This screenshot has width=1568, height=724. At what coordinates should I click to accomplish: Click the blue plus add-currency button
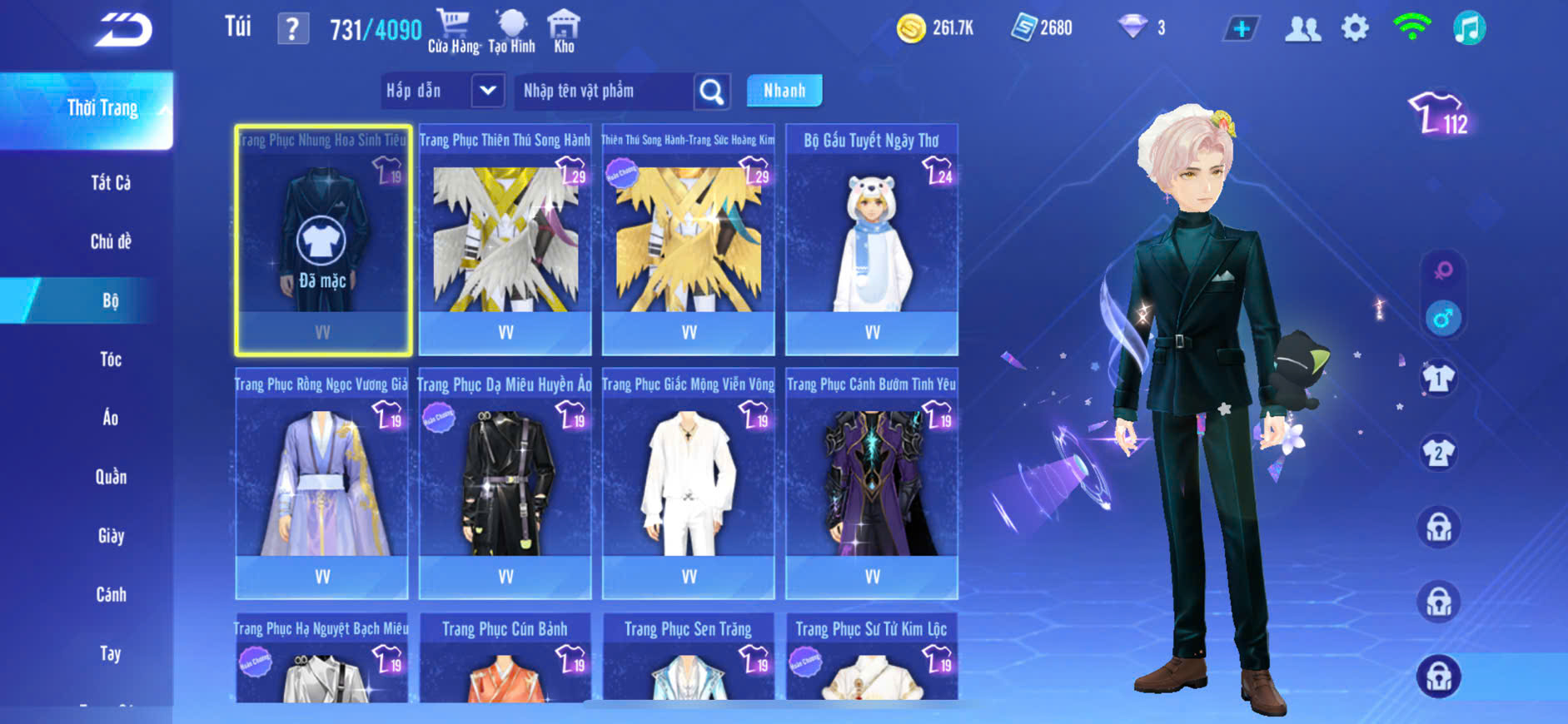[x=1241, y=29]
